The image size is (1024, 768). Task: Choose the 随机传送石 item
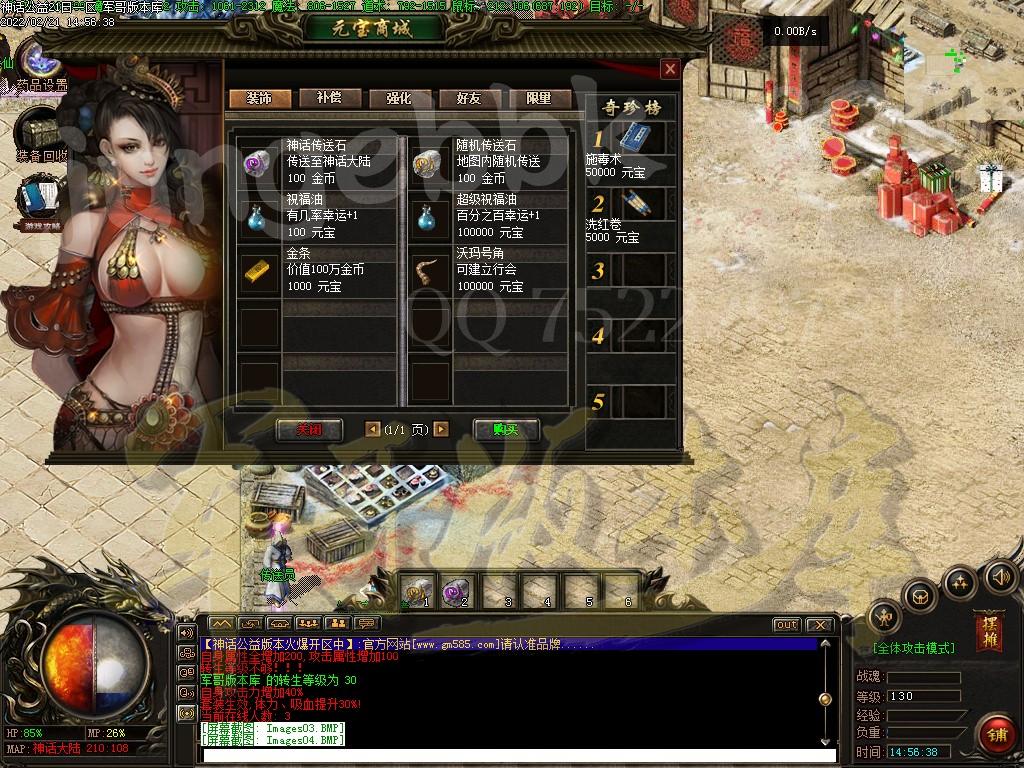[x=430, y=161]
